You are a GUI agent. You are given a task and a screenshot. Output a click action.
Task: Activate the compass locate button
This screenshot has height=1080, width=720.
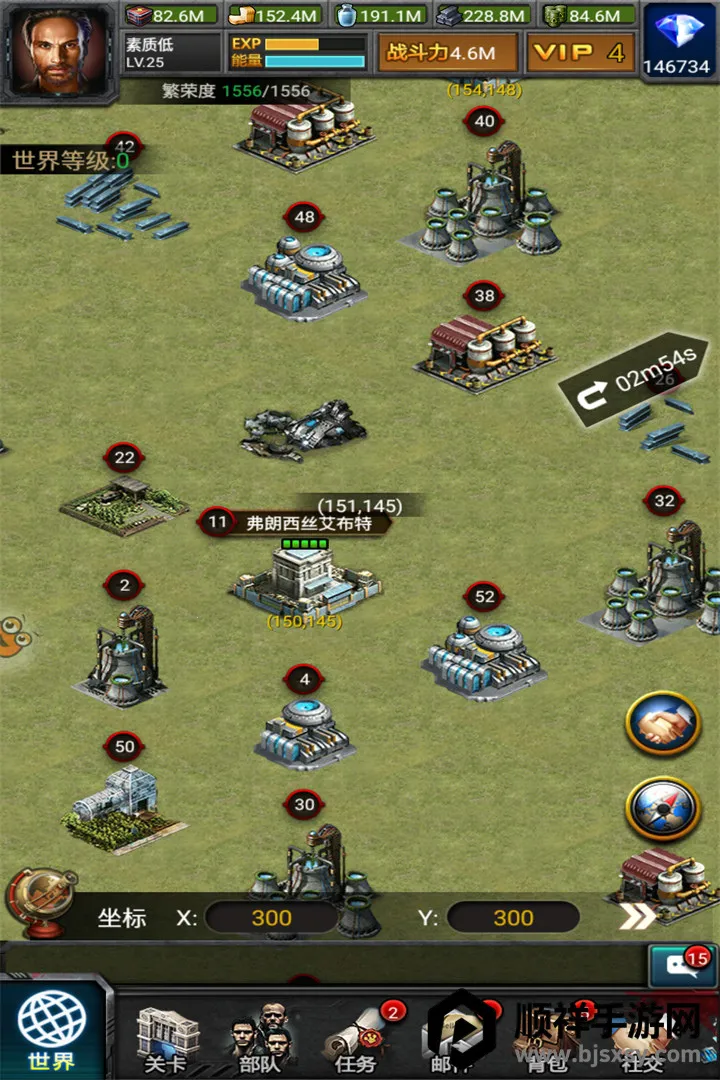pyautogui.click(x=663, y=807)
